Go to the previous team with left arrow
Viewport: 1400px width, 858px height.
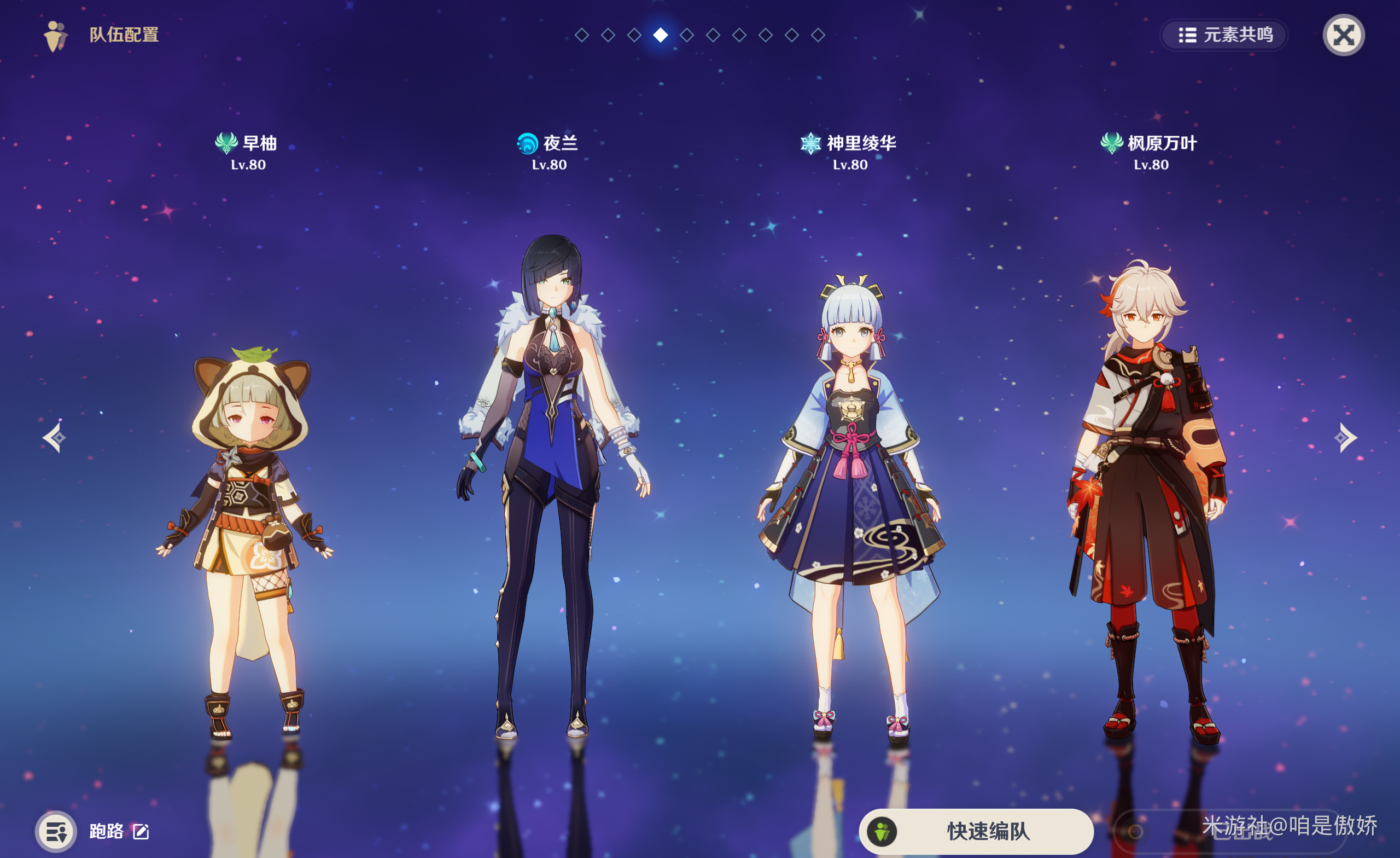55,437
